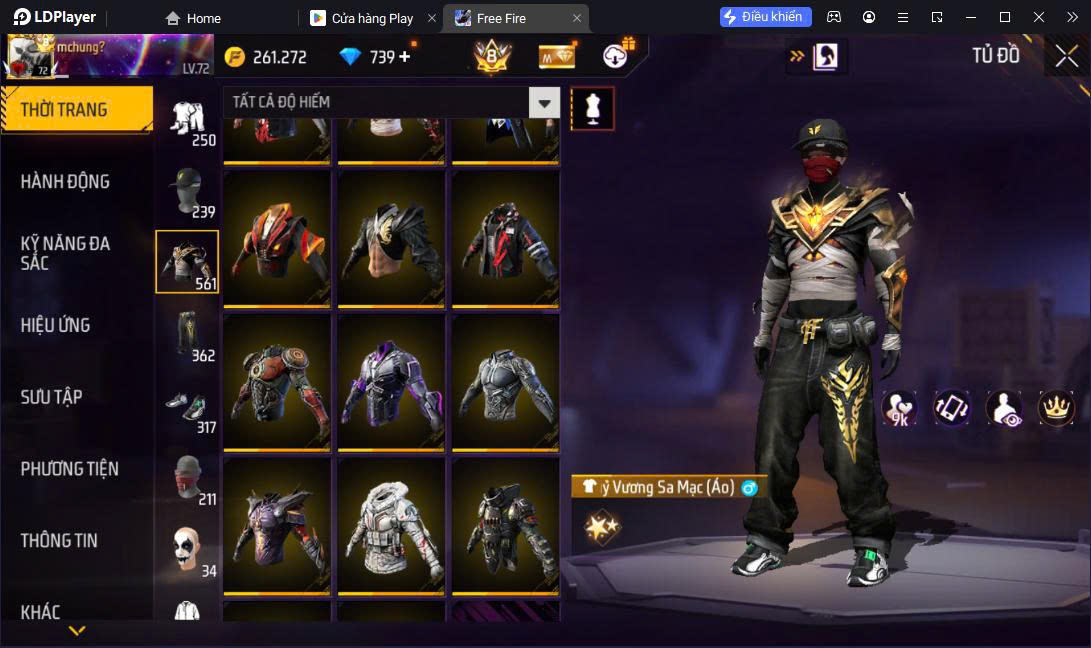Open the crown icon beside the character

(x=1056, y=407)
